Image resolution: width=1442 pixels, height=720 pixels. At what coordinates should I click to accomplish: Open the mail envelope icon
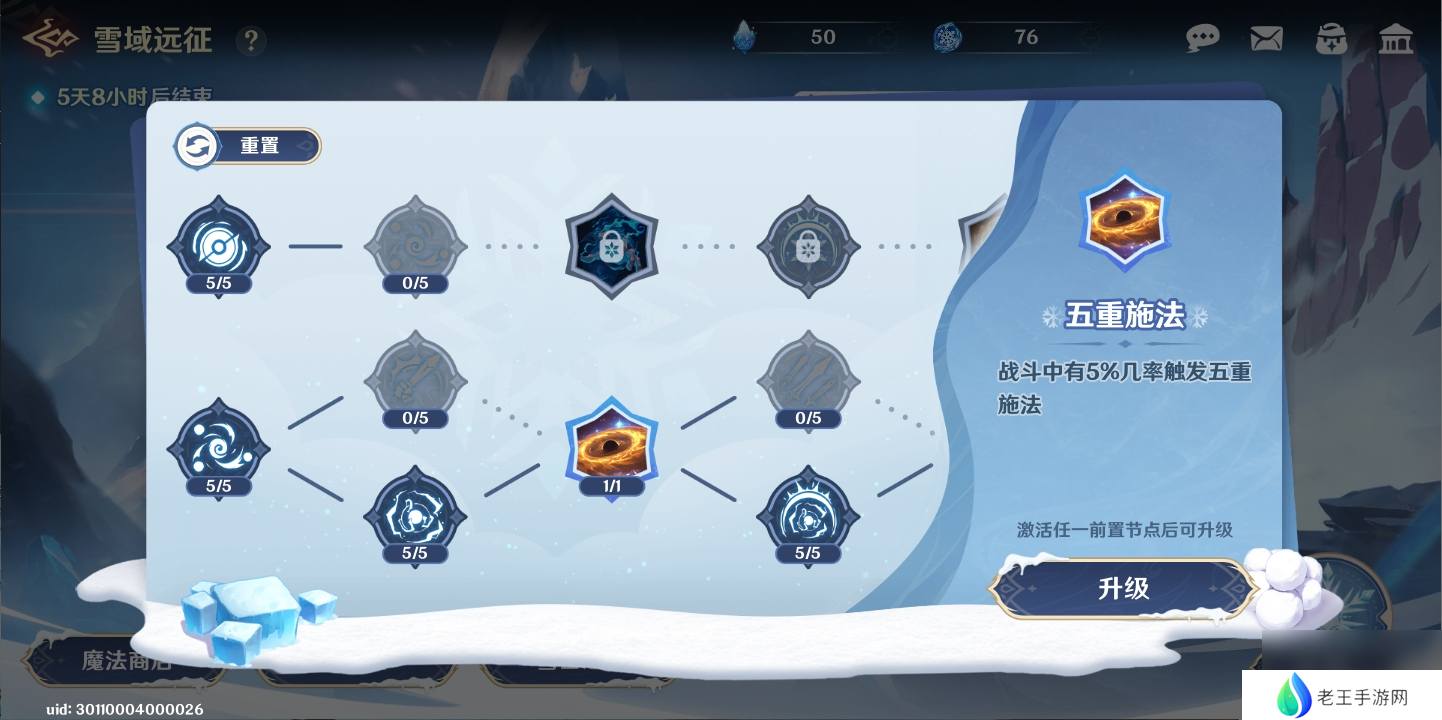click(1266, 39)
